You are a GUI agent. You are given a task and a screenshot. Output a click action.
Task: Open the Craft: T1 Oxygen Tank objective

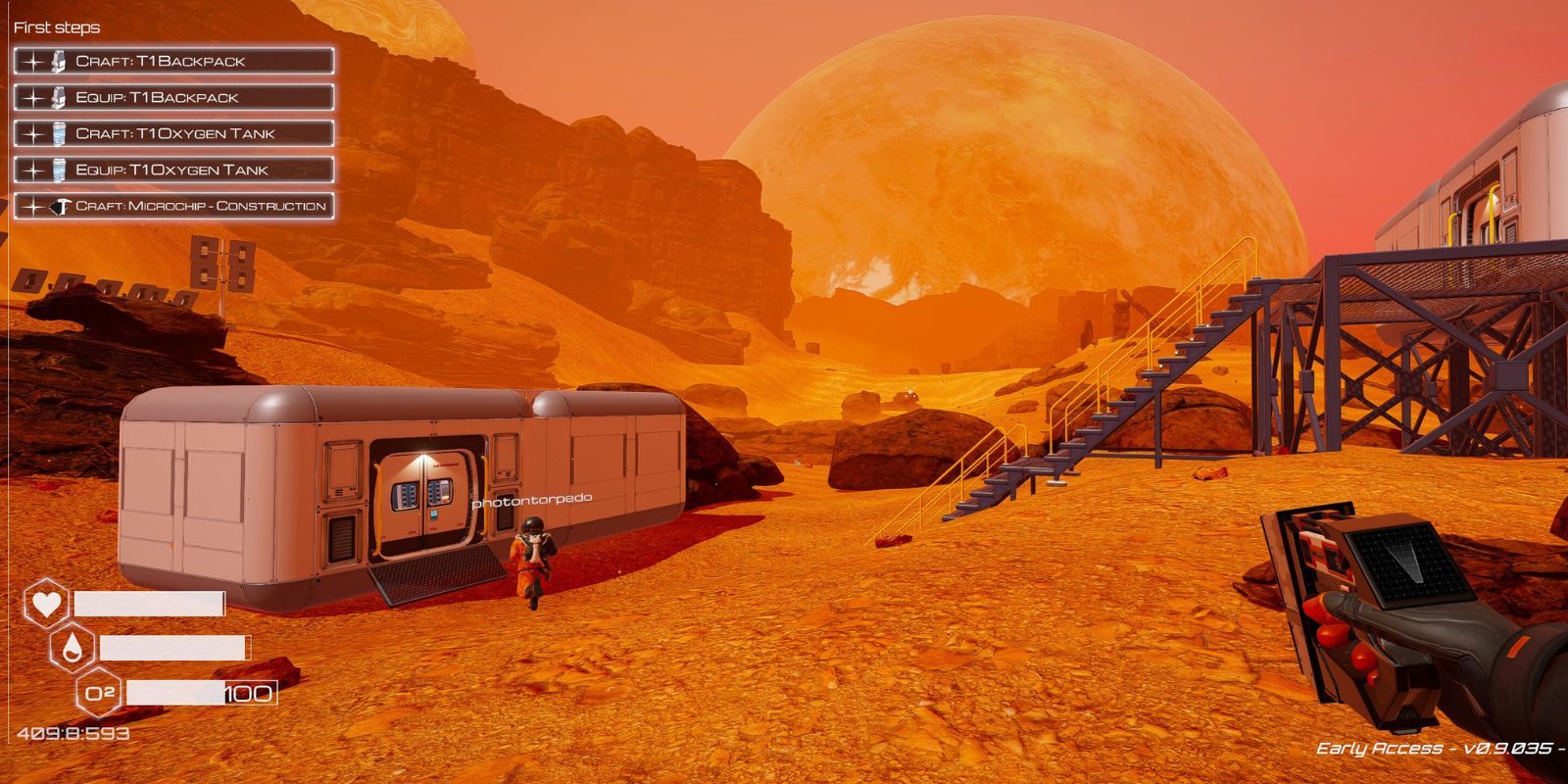coord(173,133)
